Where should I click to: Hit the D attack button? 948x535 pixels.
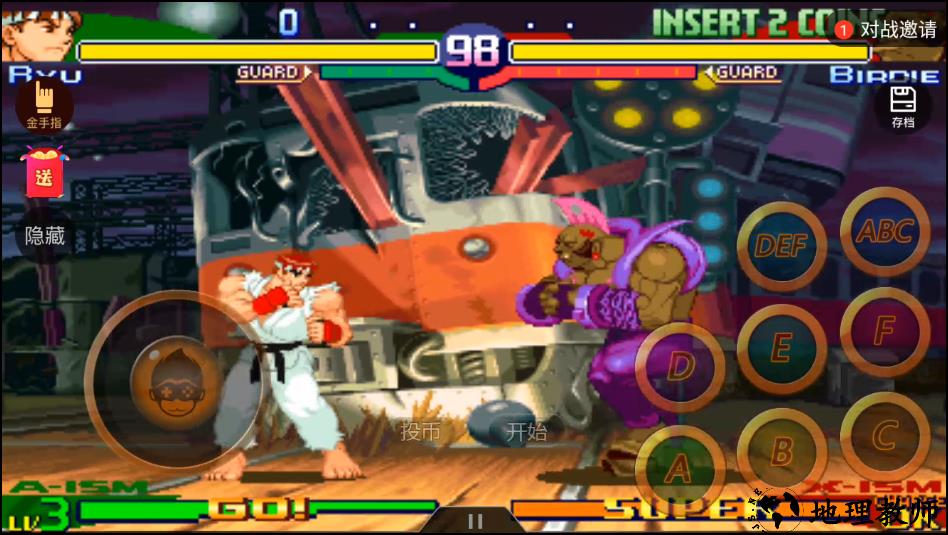[x=680, y=366]
